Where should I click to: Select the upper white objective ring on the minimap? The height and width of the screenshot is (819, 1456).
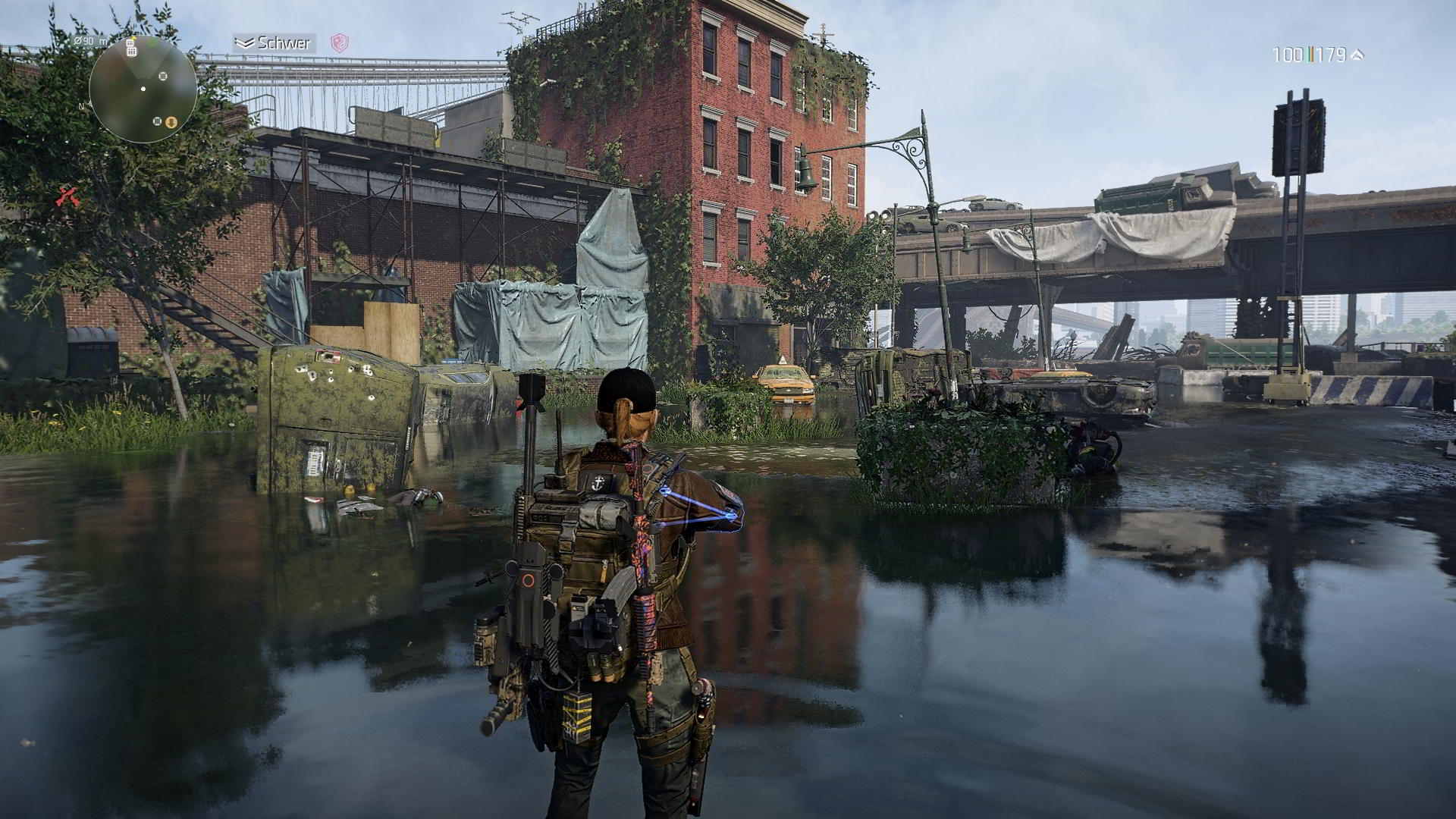pos(162,76)
